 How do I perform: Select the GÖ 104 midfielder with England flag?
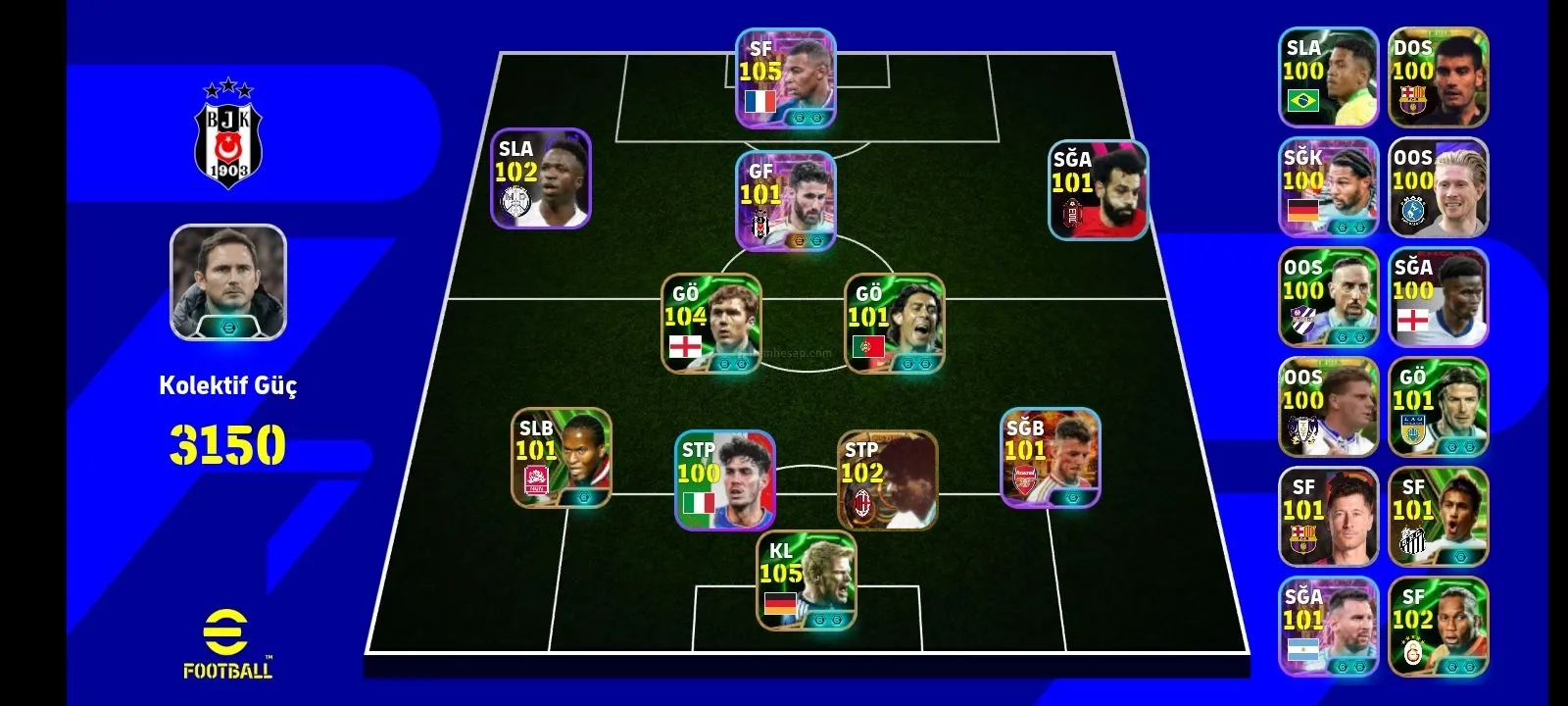point(711,323)
